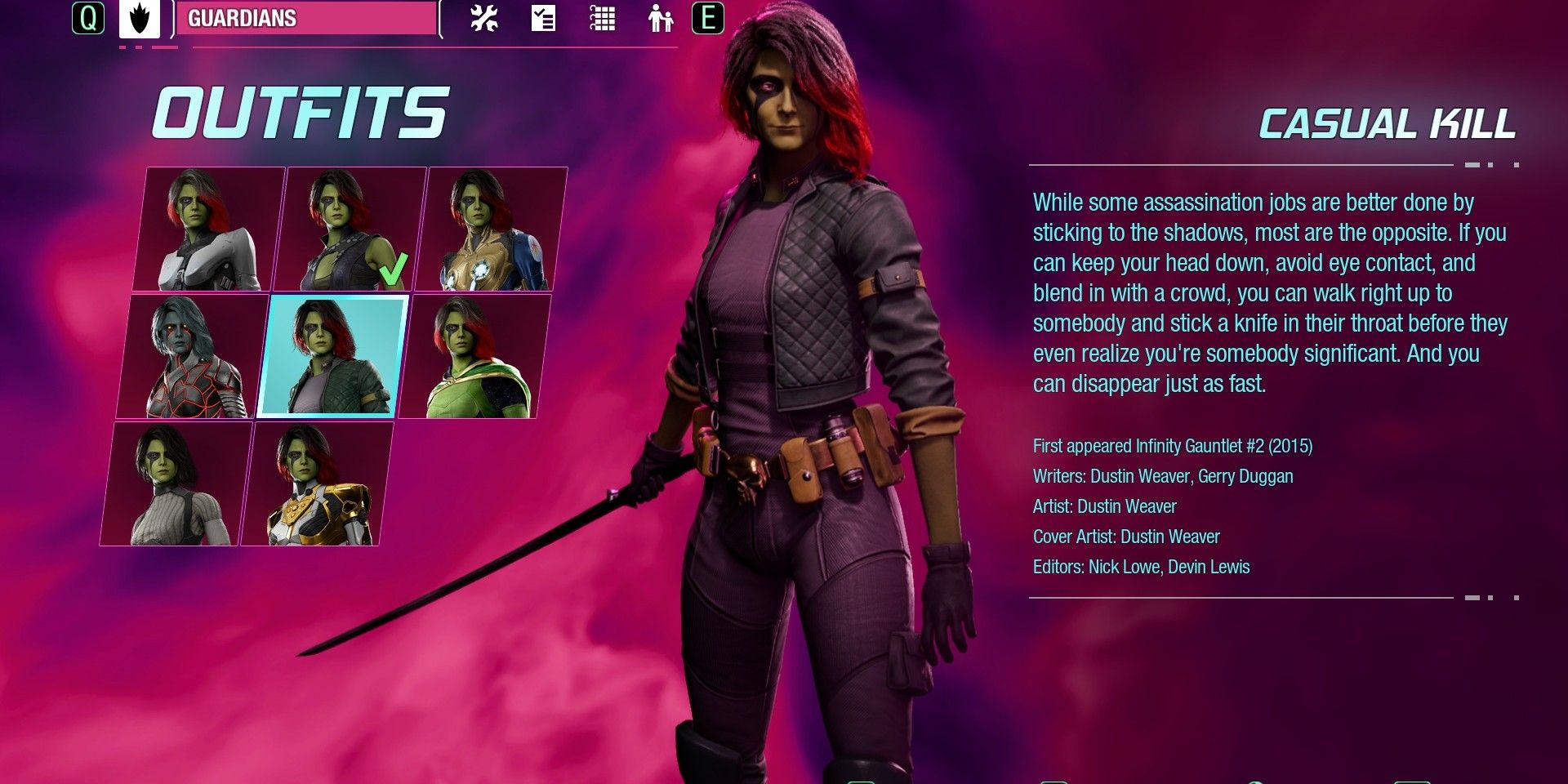Select the checklist icon in the top toolbar
This screenshot has width=1568, height=784.
point(543,20)
